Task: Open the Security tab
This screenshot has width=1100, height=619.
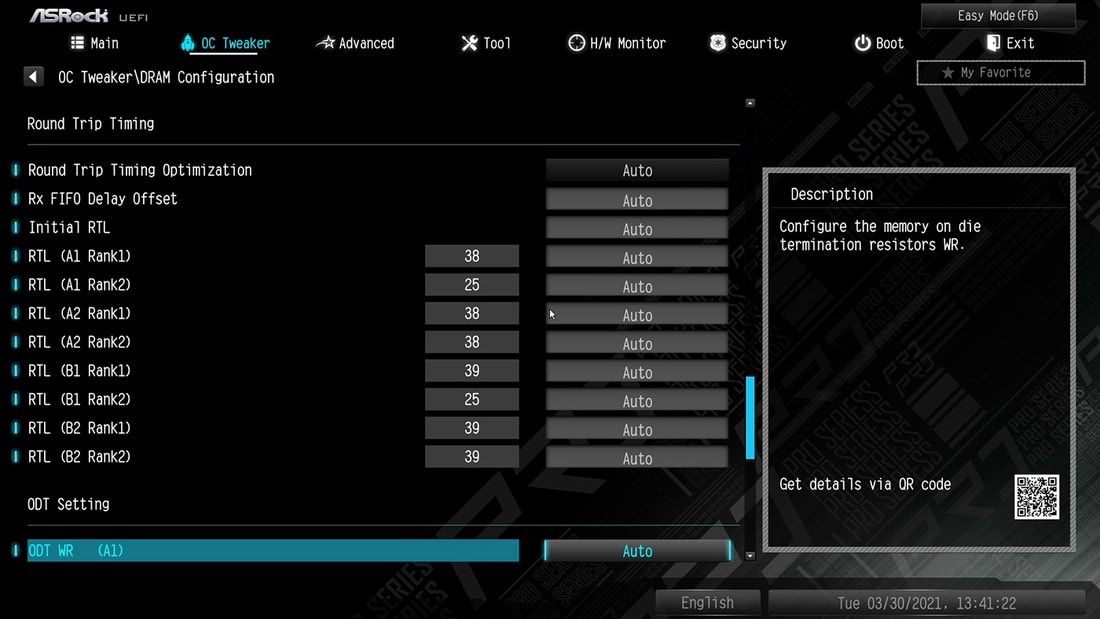Action: (748, 43)
